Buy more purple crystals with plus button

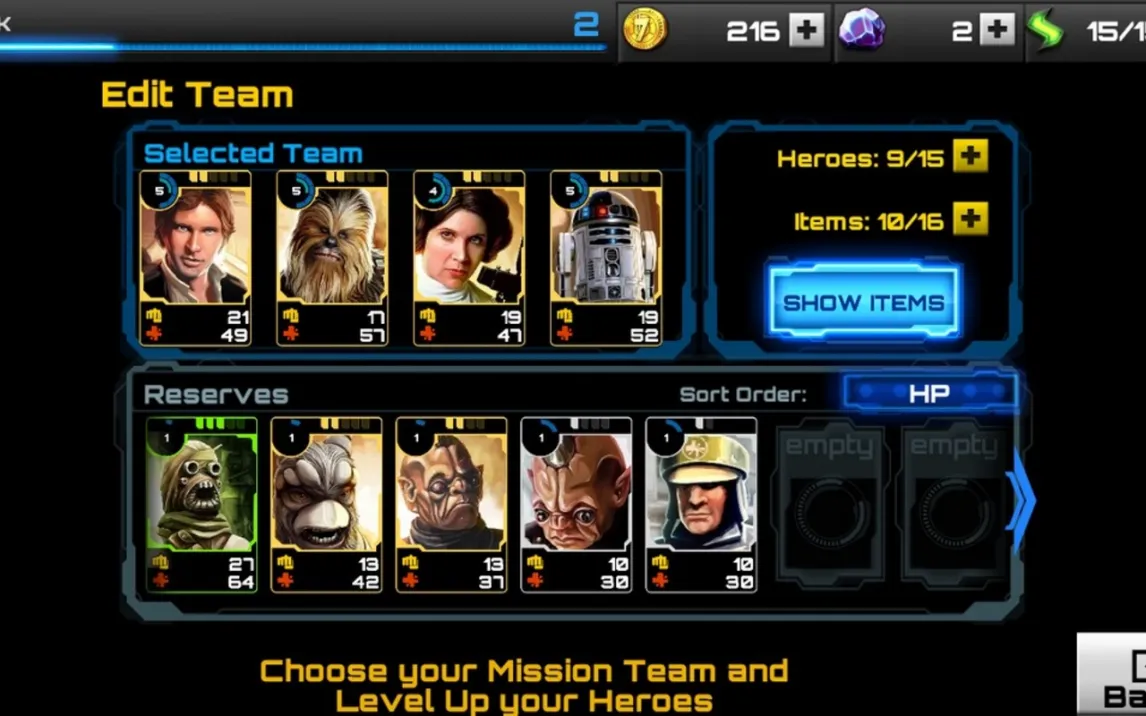coord(996,30)
